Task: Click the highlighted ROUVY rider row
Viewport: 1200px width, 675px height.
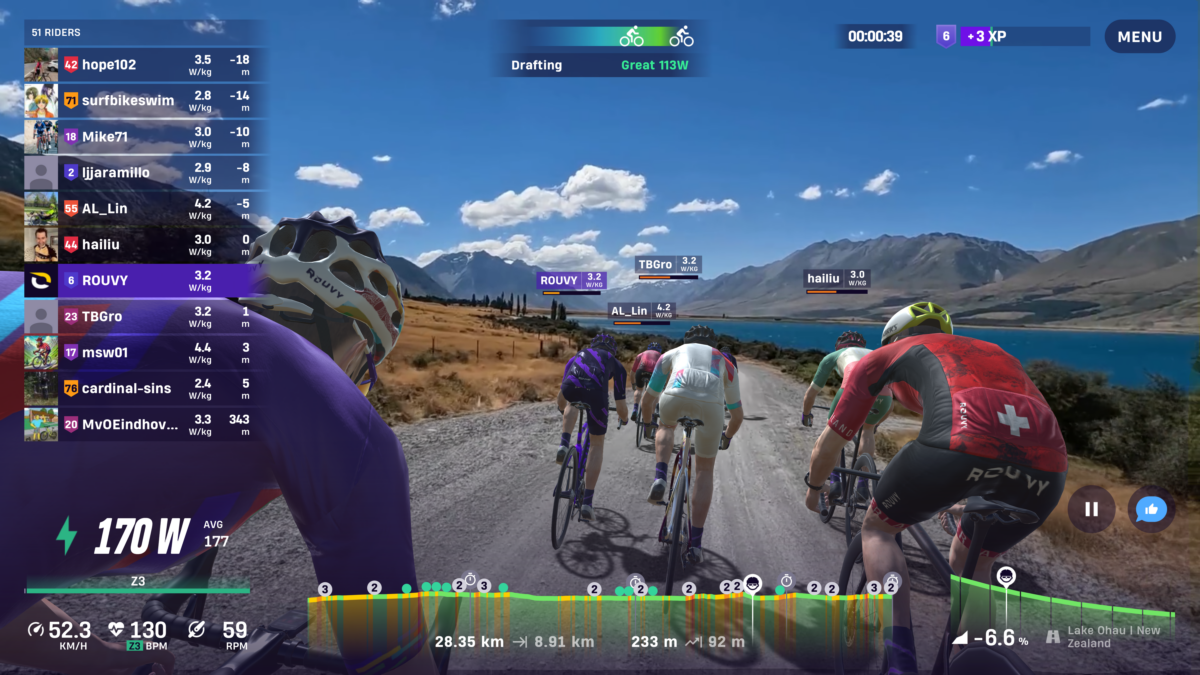Action: (x=145, y=281)
